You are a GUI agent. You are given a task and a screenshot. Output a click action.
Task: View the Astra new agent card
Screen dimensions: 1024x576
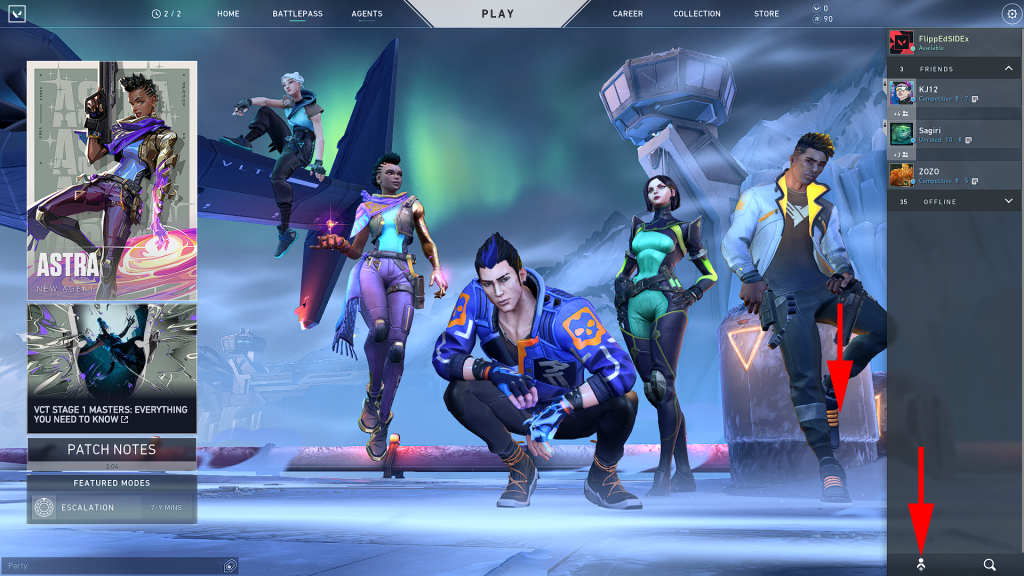click(112, 180)
